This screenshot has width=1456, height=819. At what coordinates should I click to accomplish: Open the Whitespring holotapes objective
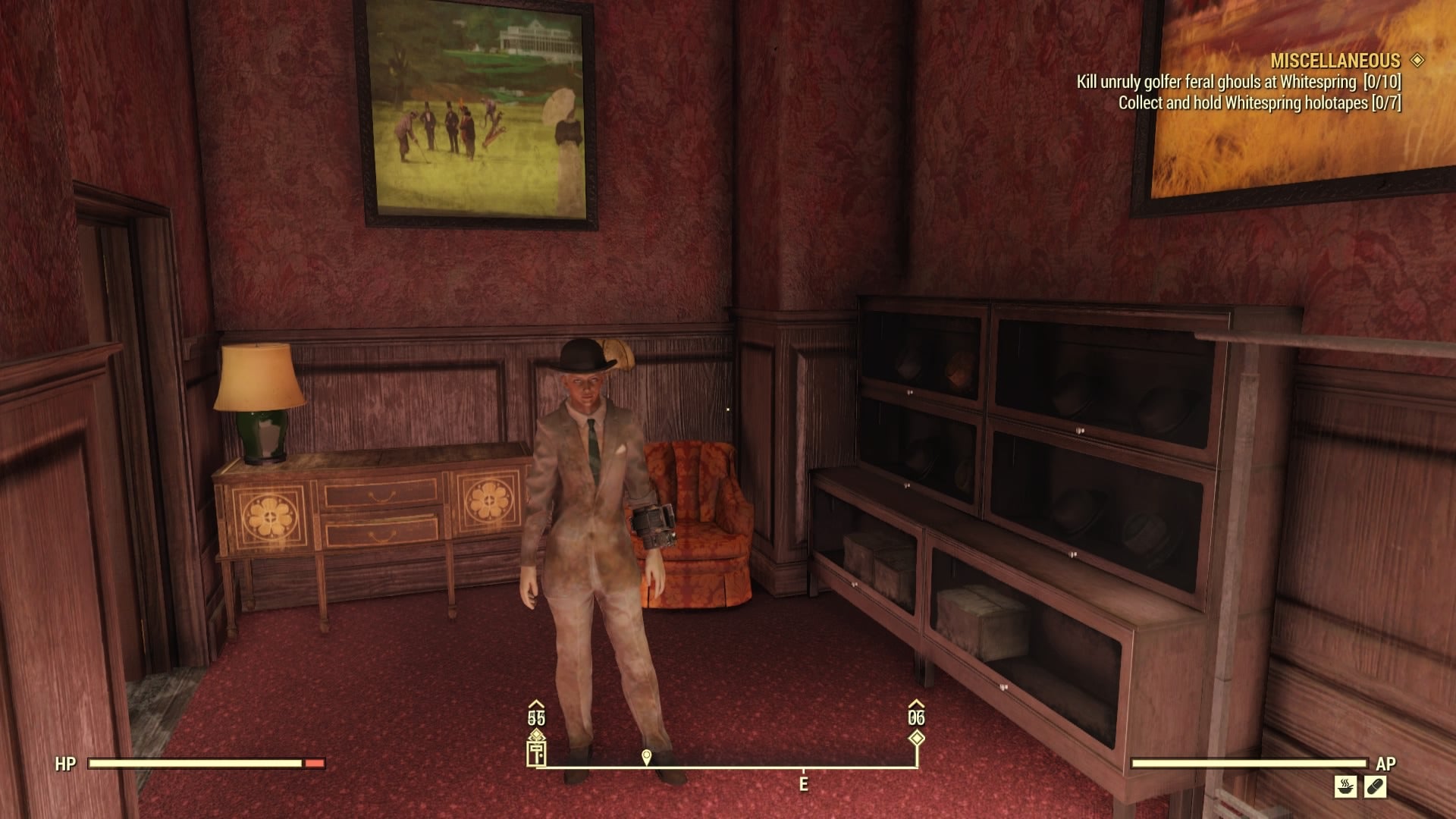point(1259,103)
